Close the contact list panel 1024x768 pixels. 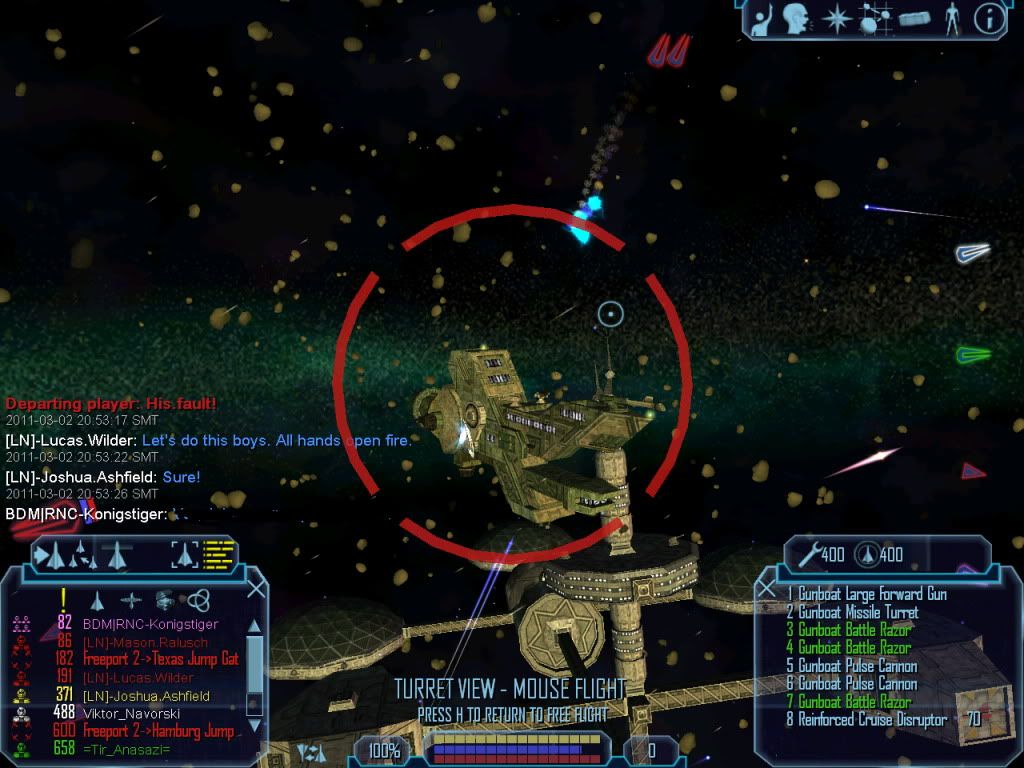256,589
